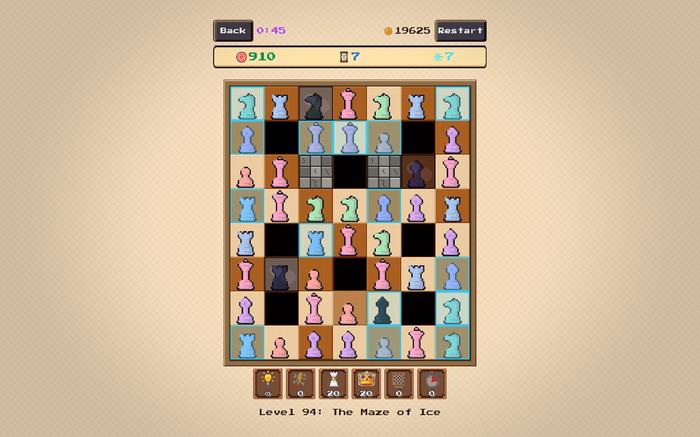The width and height of the screenshot is (700, 437).
Task: Use the lightbulb hint power-up
Action: (268, 384)
